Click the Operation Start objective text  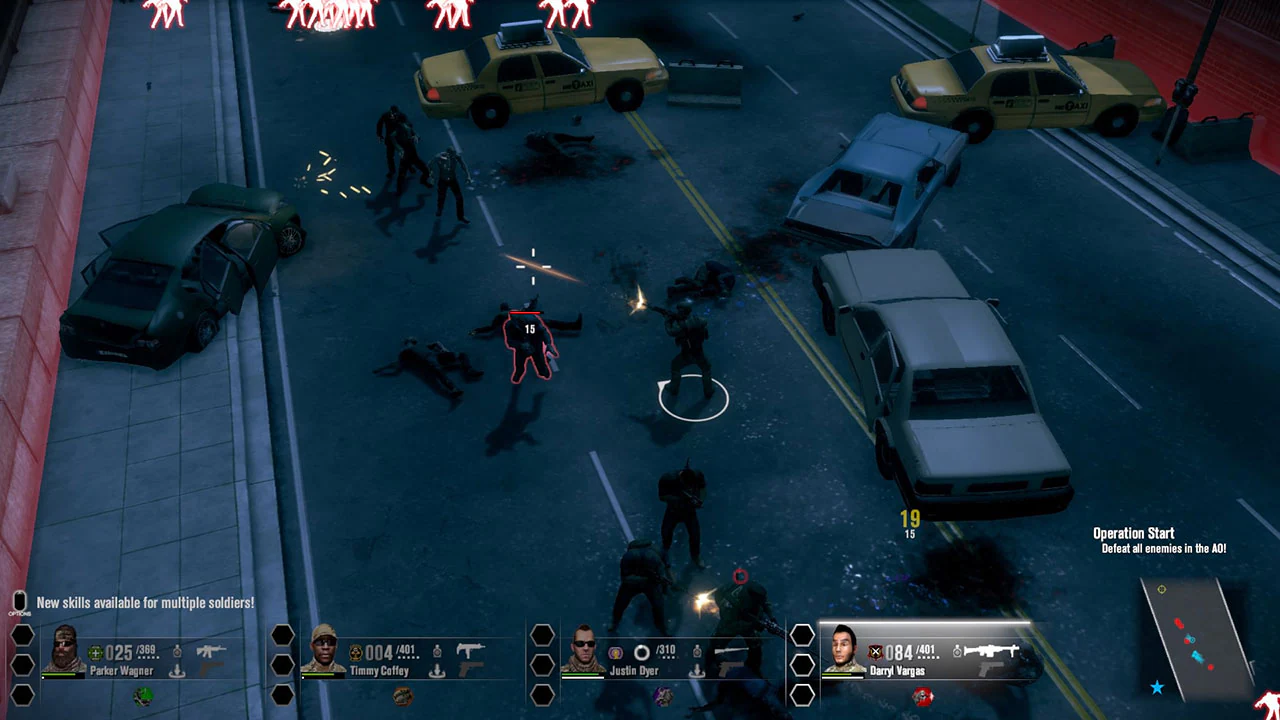click(x=1133, y=533)
